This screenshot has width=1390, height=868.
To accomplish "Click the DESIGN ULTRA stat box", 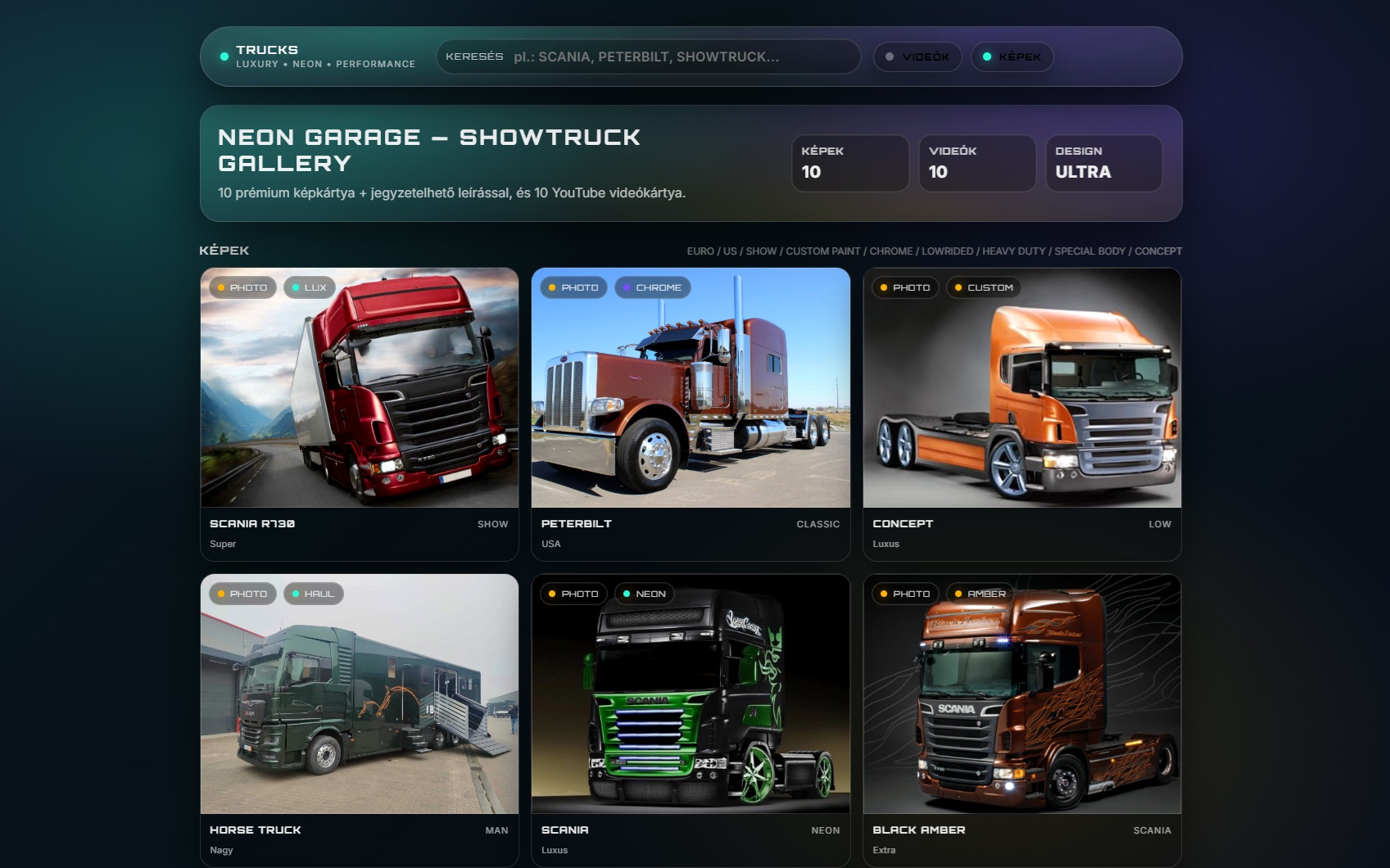I will [1103, 163].
